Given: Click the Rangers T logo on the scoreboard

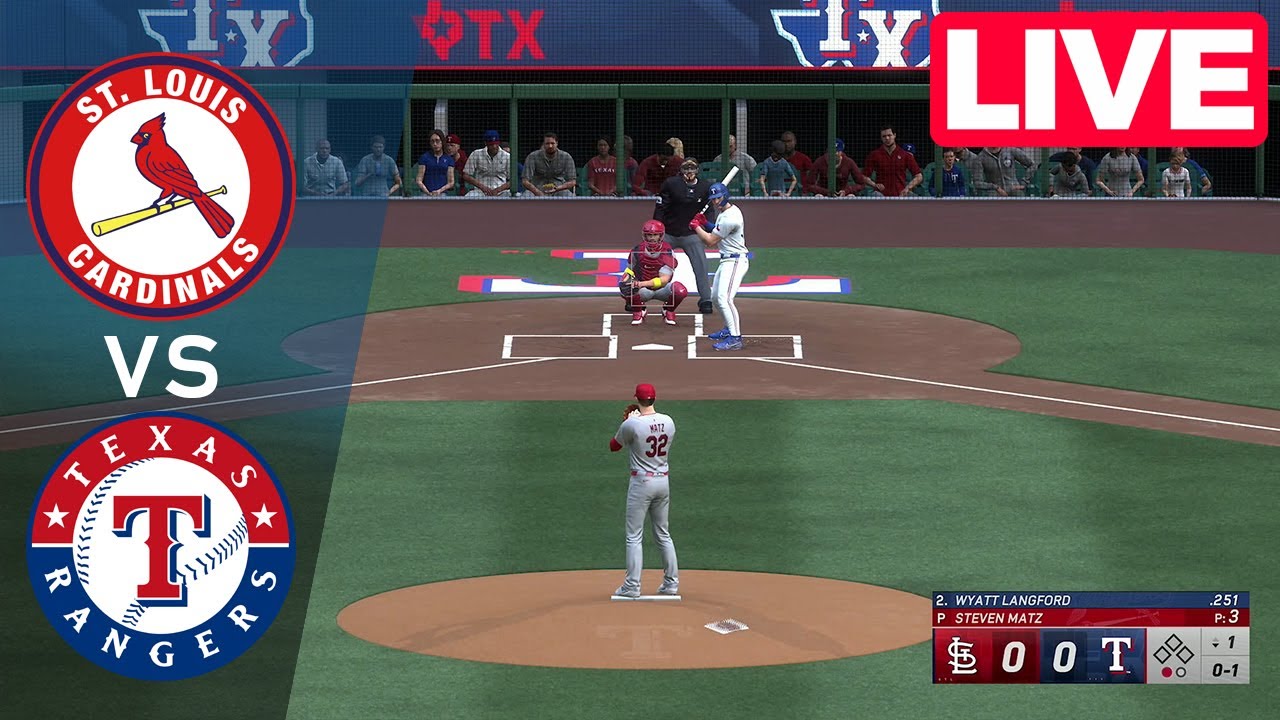Looking at the screenshot, I should (x=1117, y=655).
